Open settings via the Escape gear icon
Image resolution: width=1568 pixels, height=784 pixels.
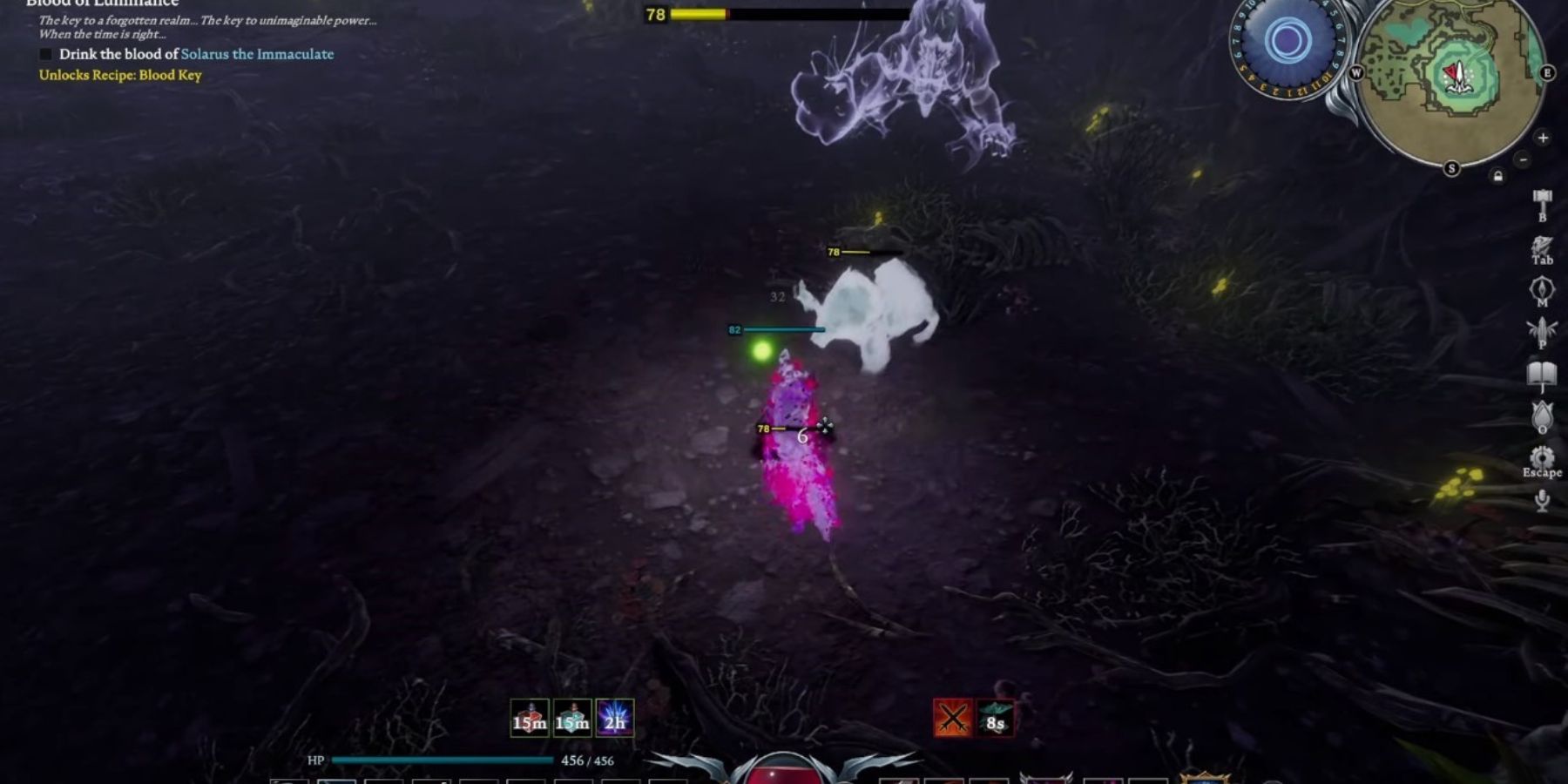[x=1541, y=457]
